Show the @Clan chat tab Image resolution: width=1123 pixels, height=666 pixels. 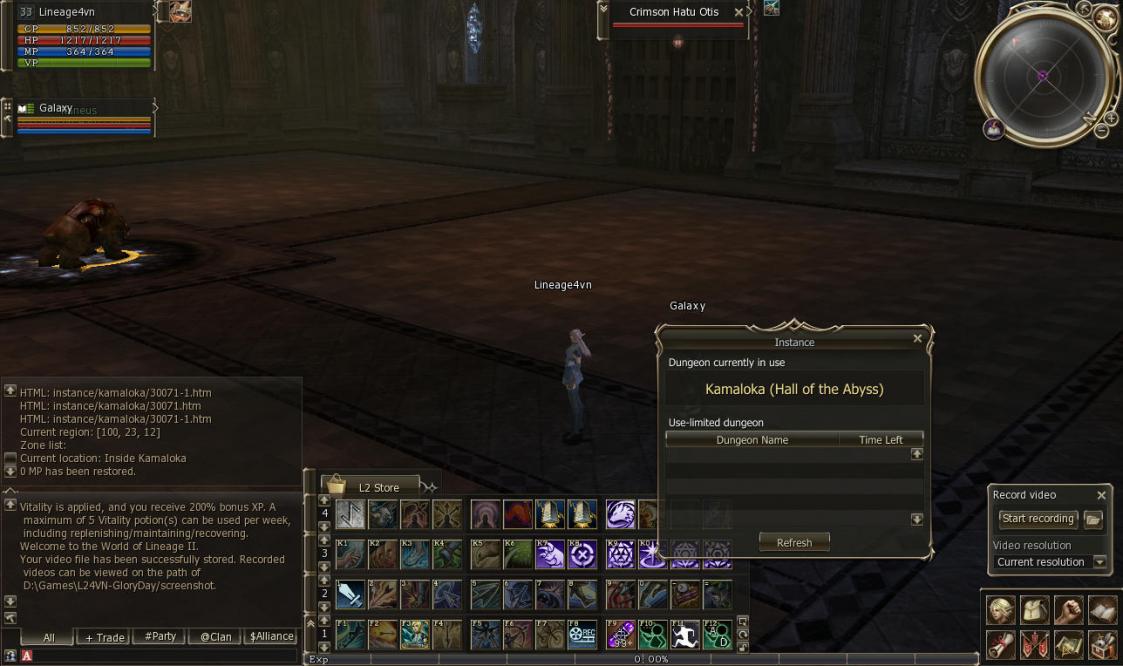(216, 636)
